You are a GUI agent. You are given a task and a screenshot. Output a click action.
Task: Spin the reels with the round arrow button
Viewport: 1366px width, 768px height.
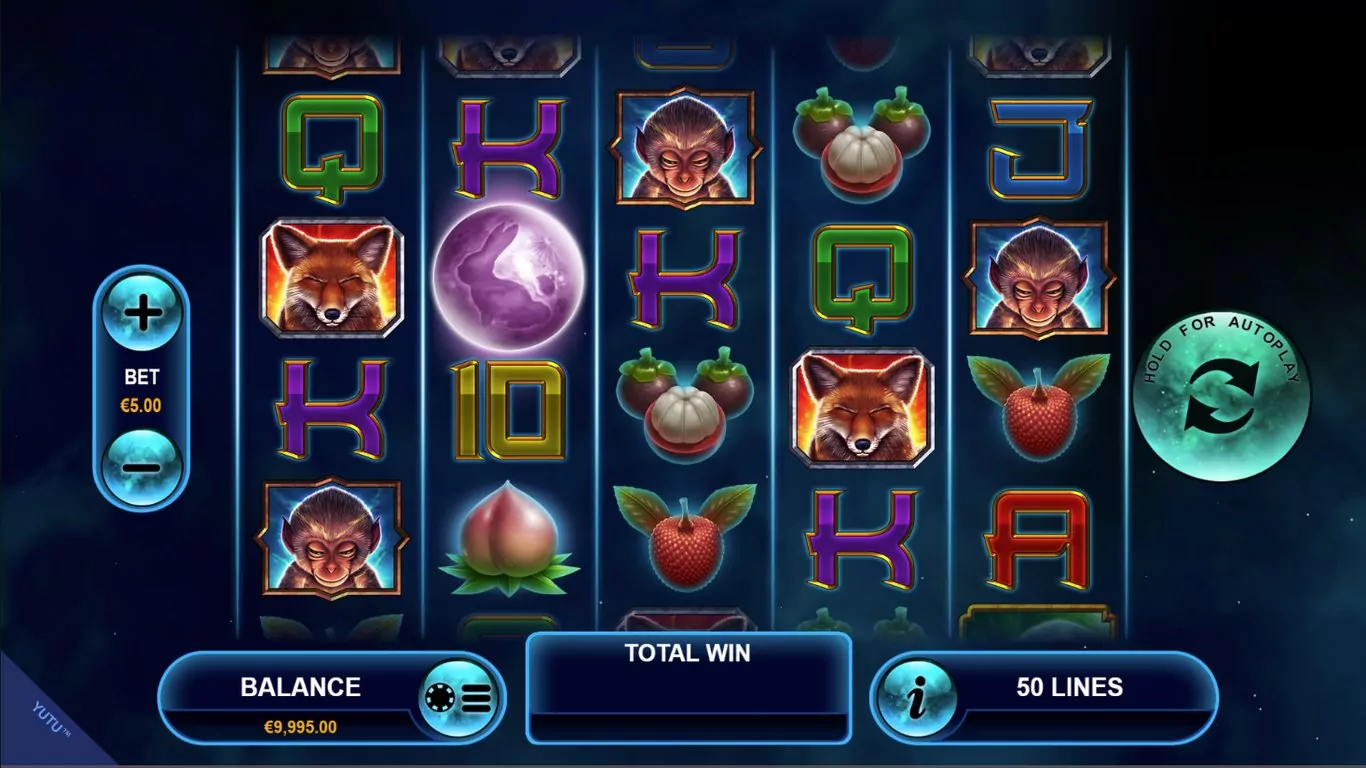(1221, 398)
